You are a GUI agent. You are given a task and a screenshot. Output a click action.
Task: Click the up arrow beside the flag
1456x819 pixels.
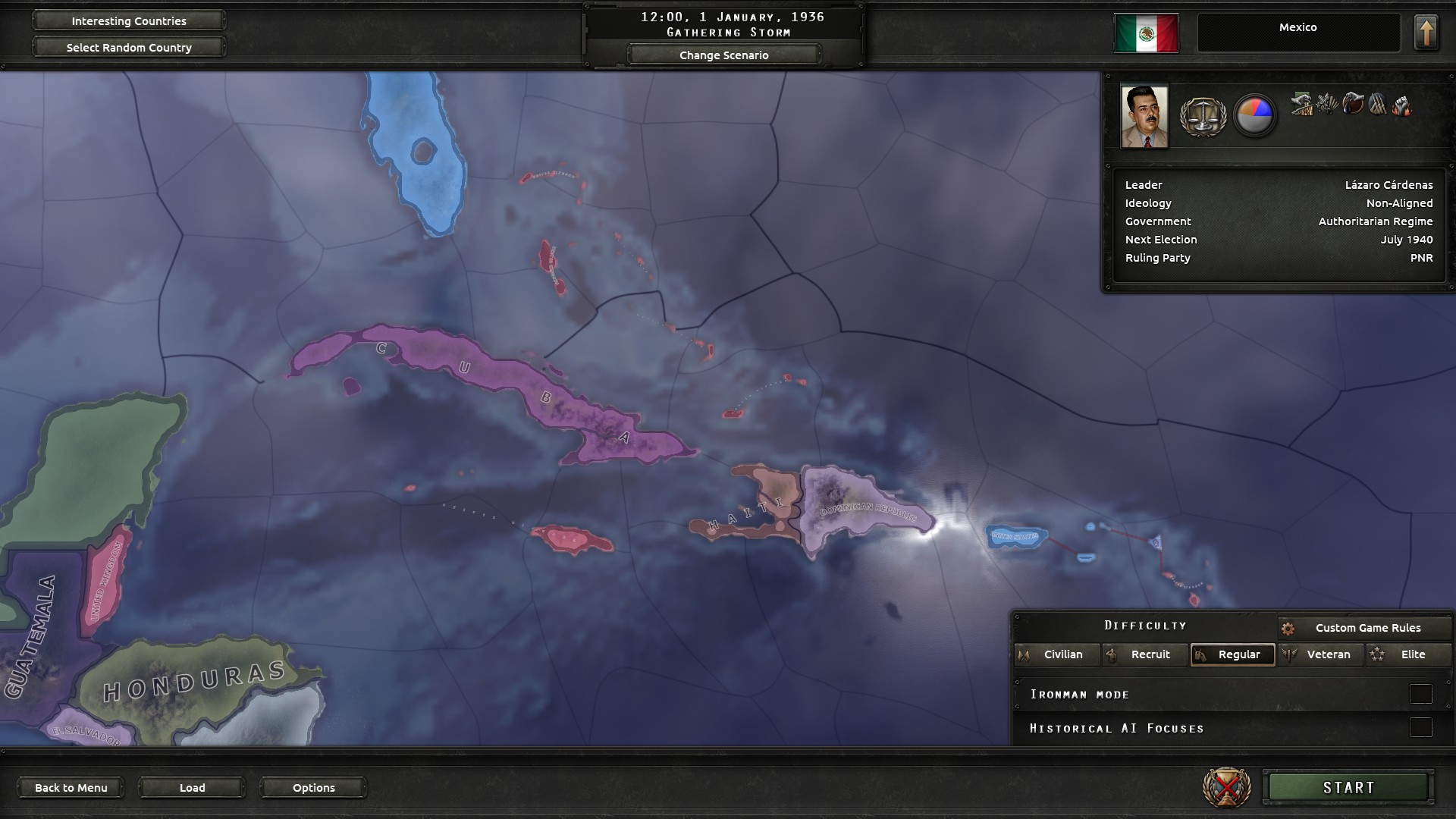click(x=1426, y=31)
